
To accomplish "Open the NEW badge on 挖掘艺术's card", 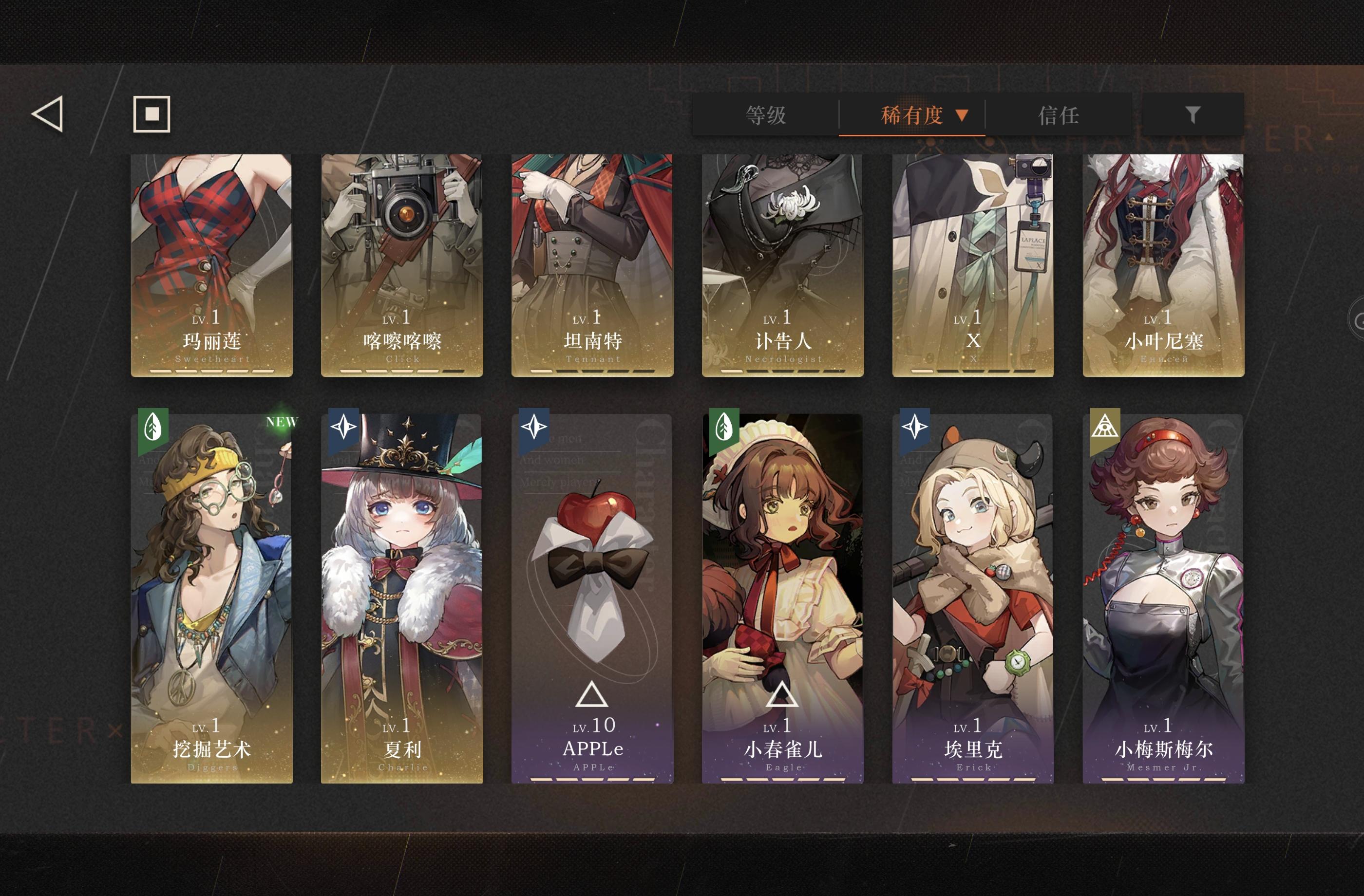I will [281, 422].
